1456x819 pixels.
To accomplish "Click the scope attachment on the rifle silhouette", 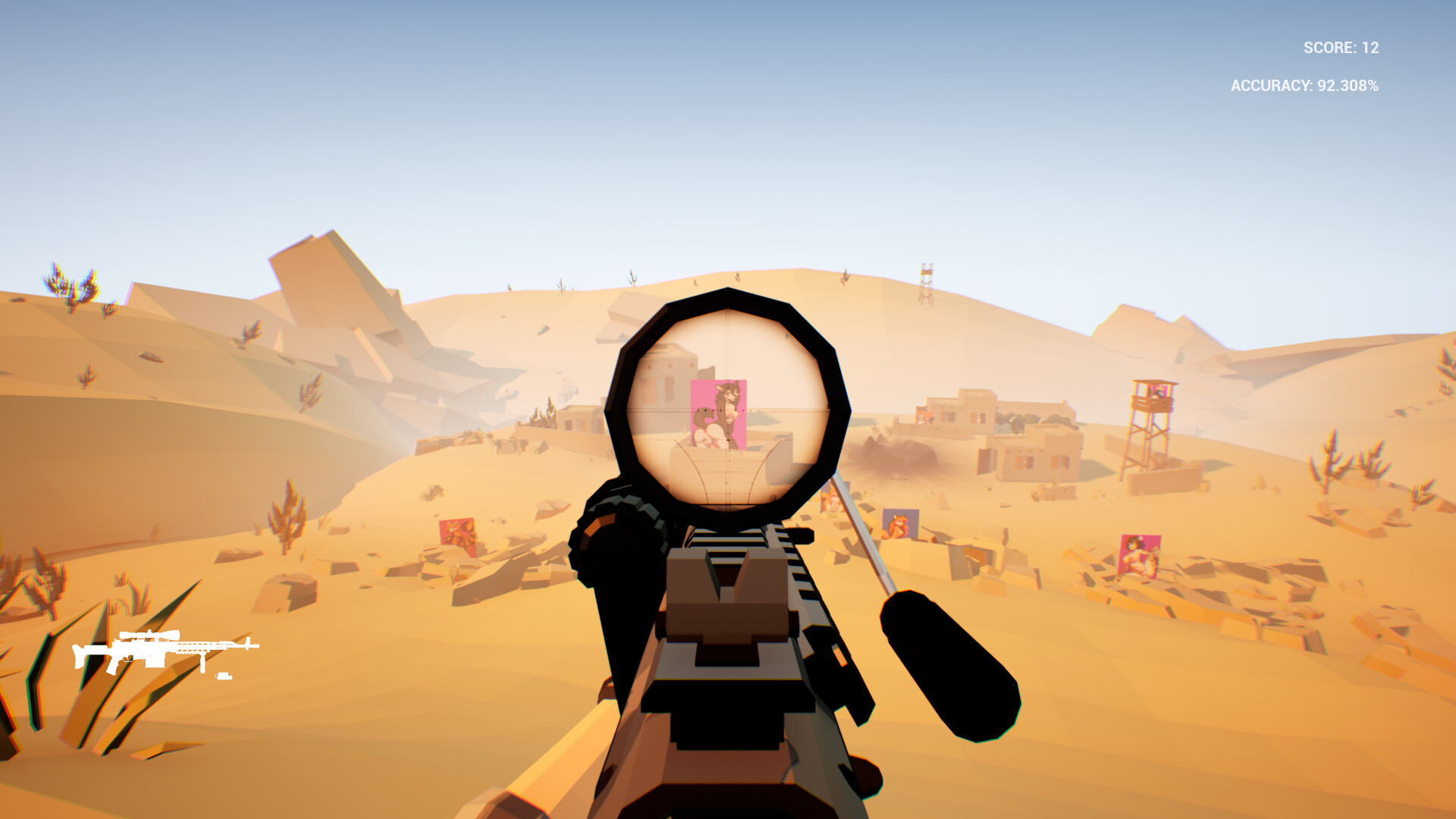I will point(152,635).
